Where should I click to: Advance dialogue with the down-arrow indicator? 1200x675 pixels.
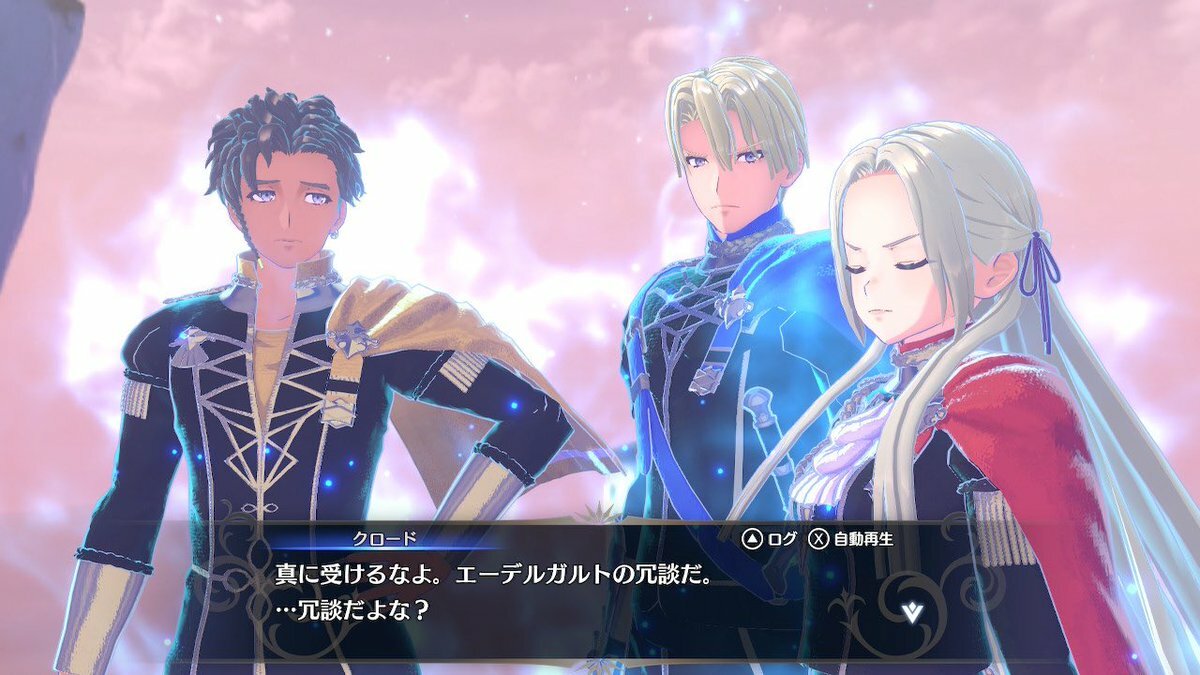click(912, 612)
